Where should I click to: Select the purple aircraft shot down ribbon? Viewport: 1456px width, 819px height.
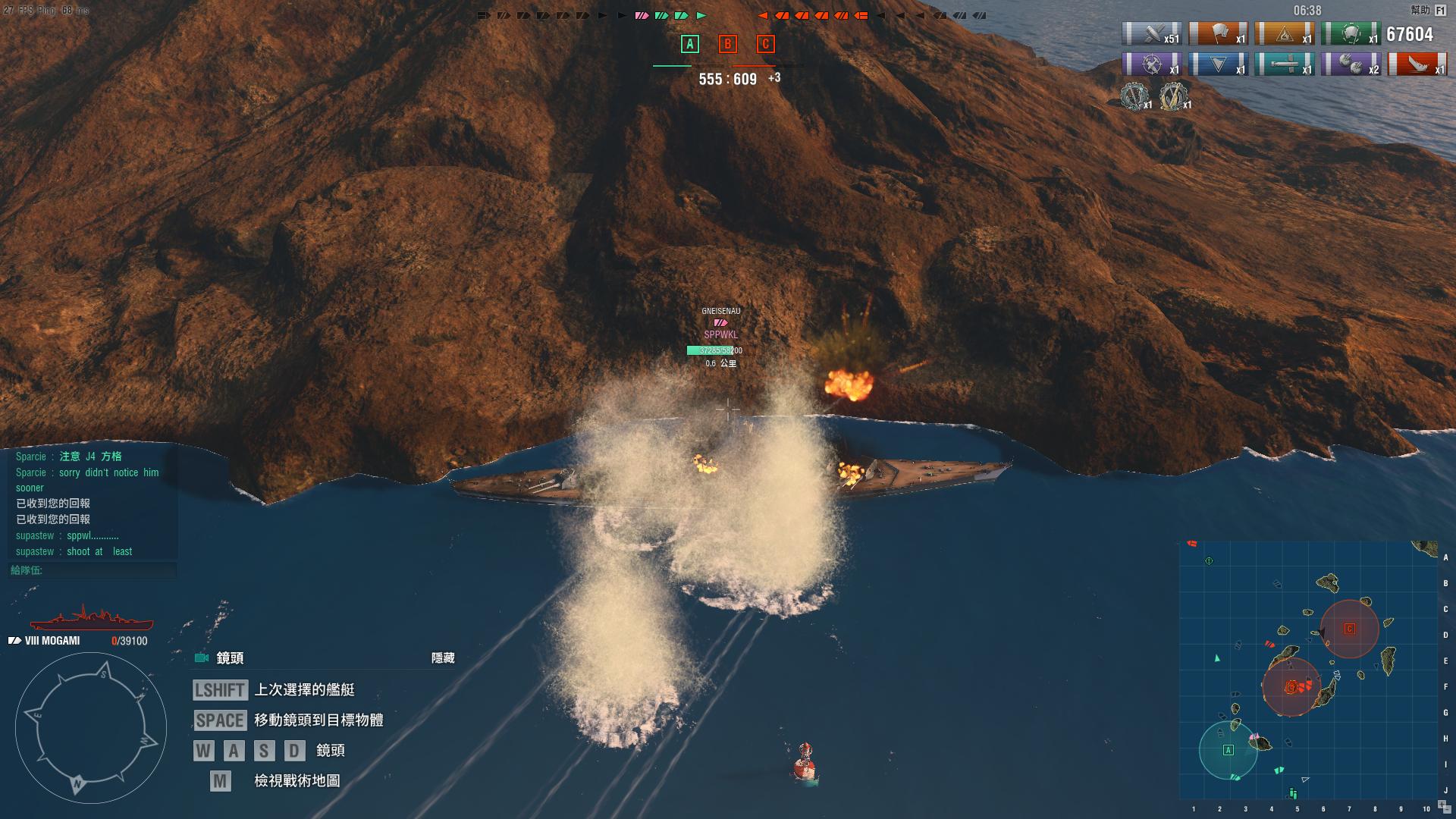pos(1151,64)
